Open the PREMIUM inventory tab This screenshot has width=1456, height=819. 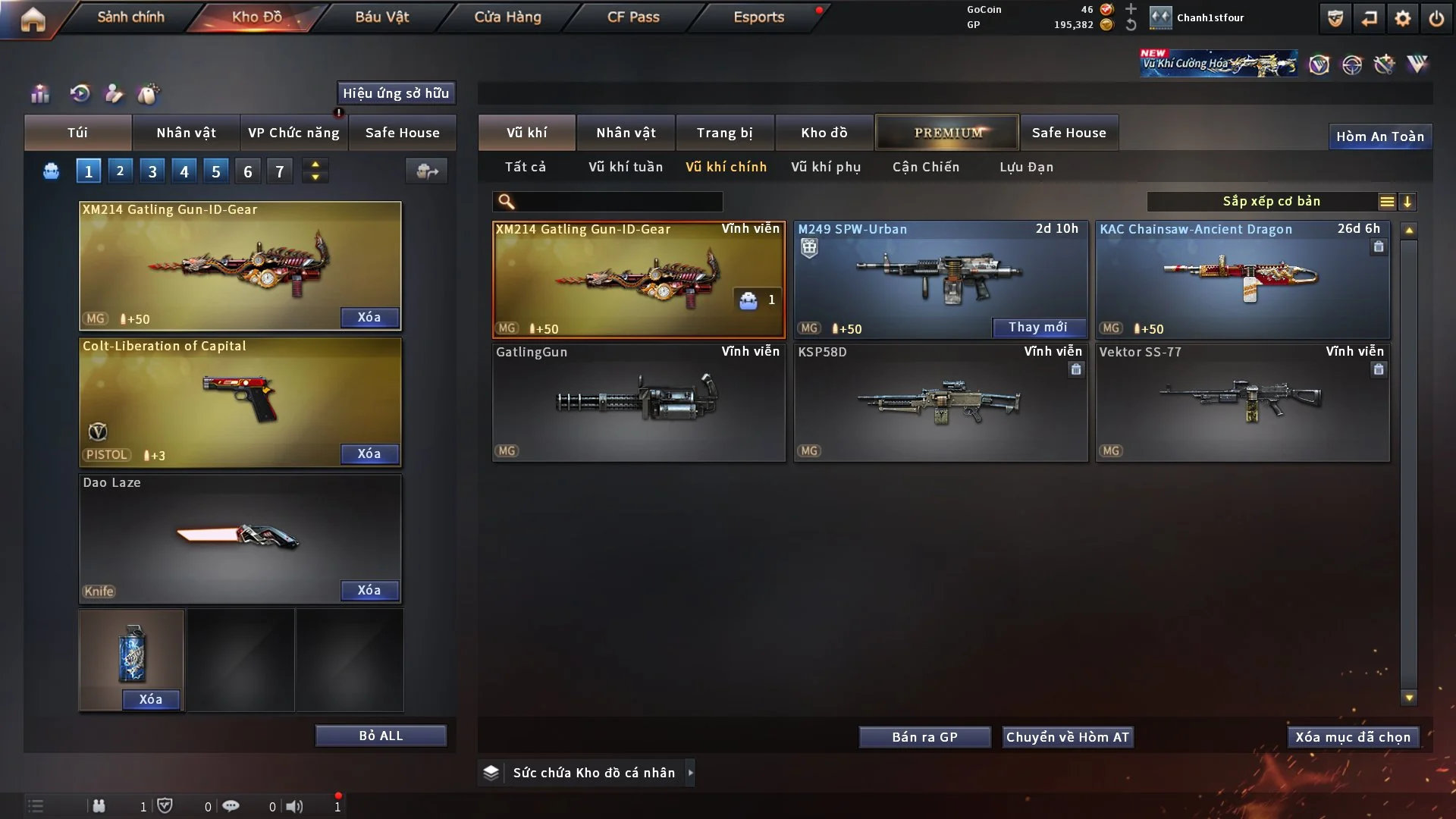947,133
